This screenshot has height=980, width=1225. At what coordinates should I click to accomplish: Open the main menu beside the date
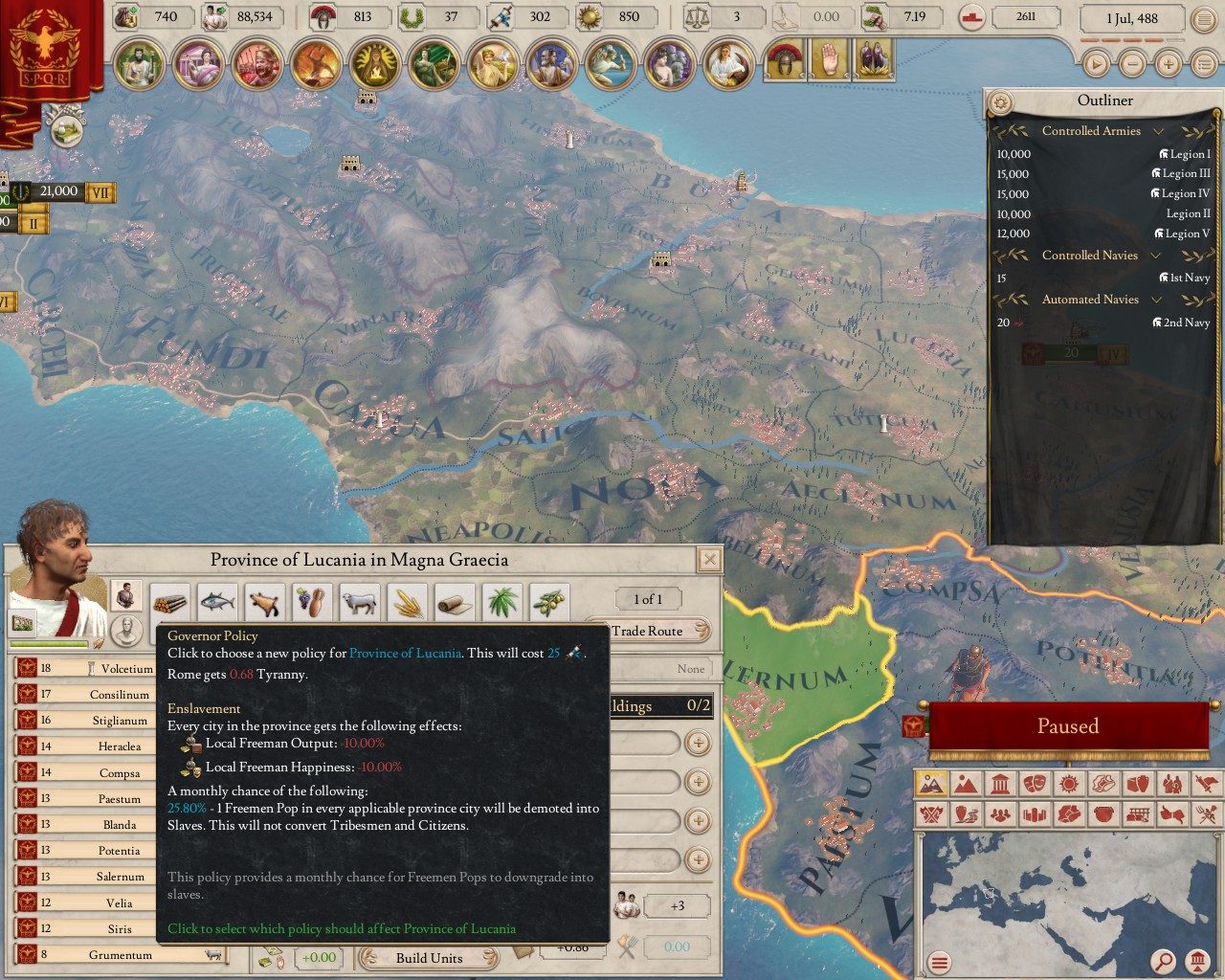pyautogui.click(x=1202, y=18)
